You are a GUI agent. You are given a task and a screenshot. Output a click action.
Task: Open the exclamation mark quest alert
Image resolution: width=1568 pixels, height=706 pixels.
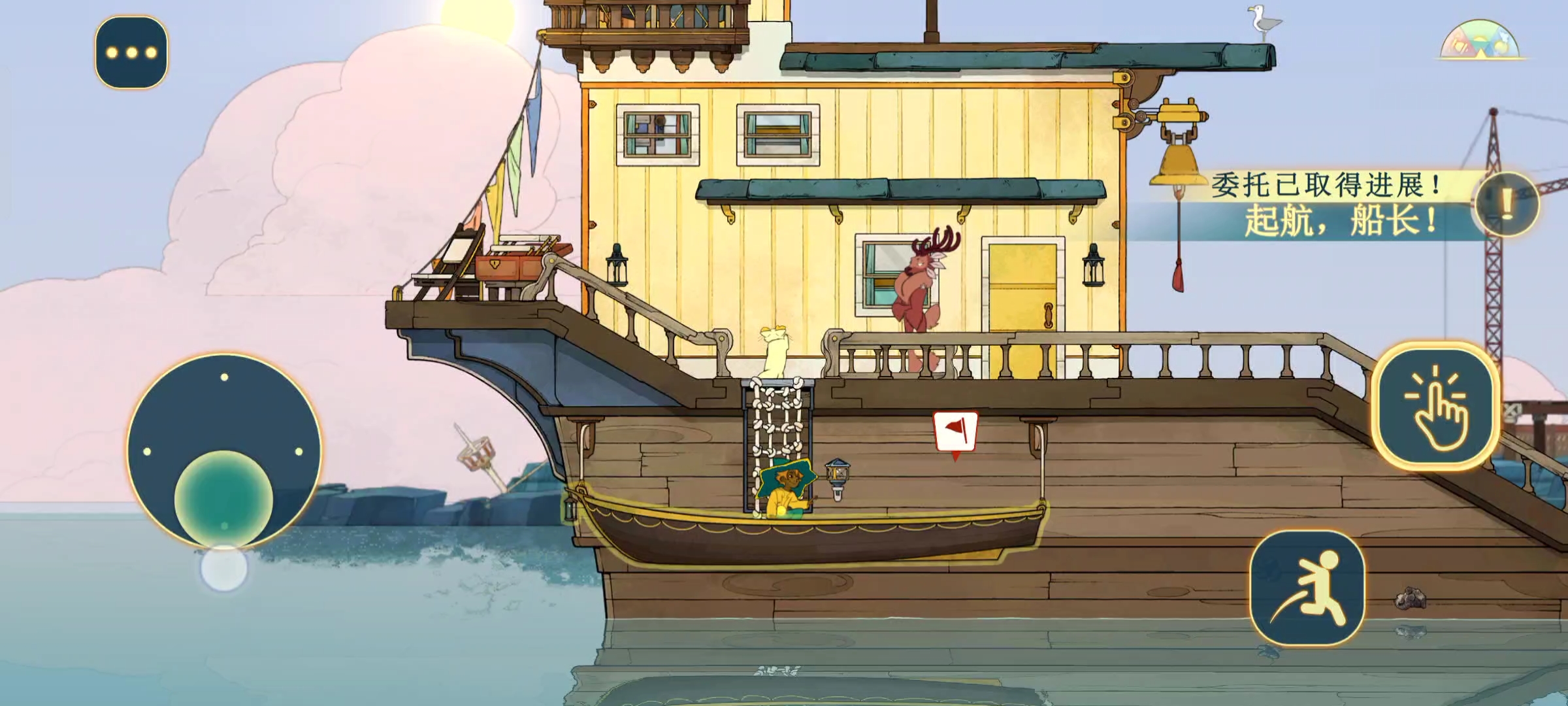click(1507, 205)
